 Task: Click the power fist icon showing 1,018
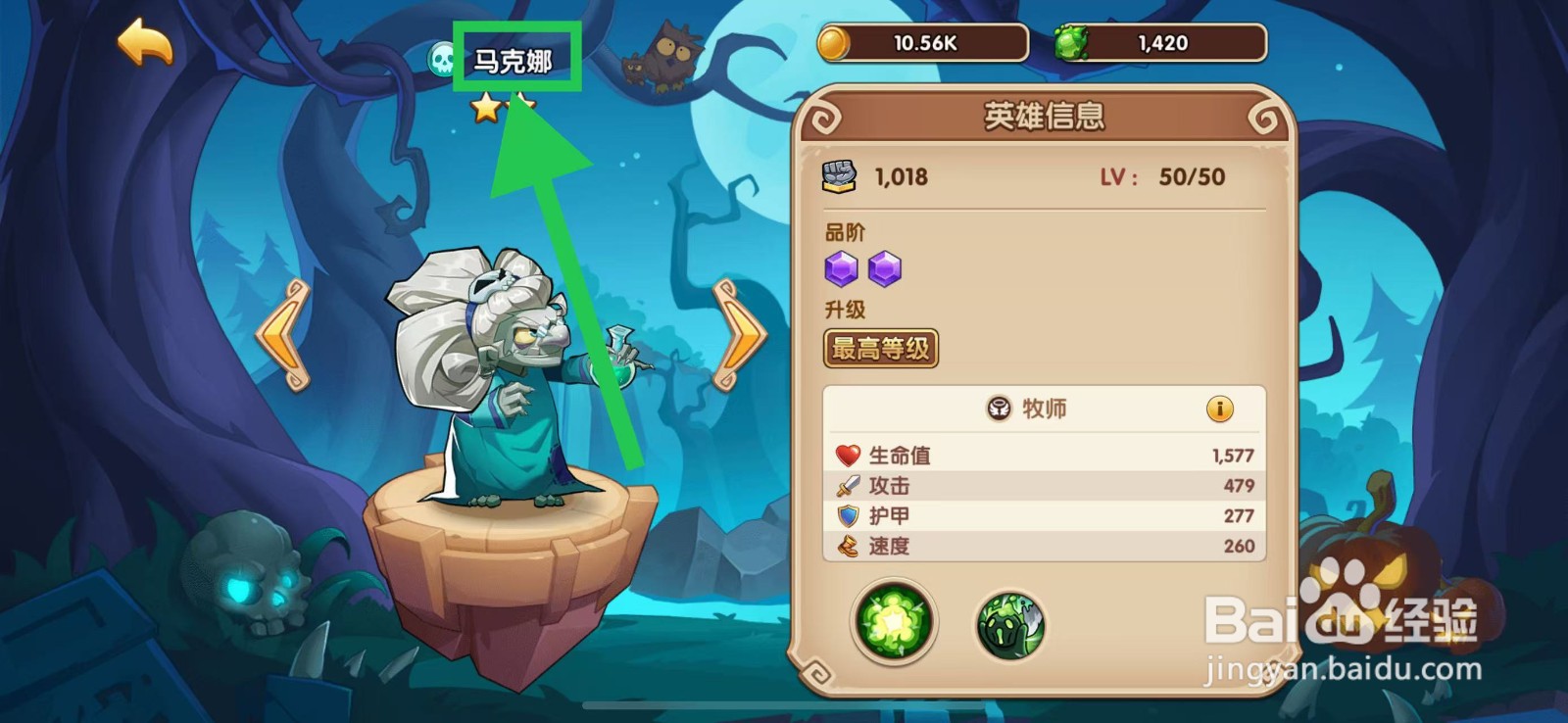839,176
